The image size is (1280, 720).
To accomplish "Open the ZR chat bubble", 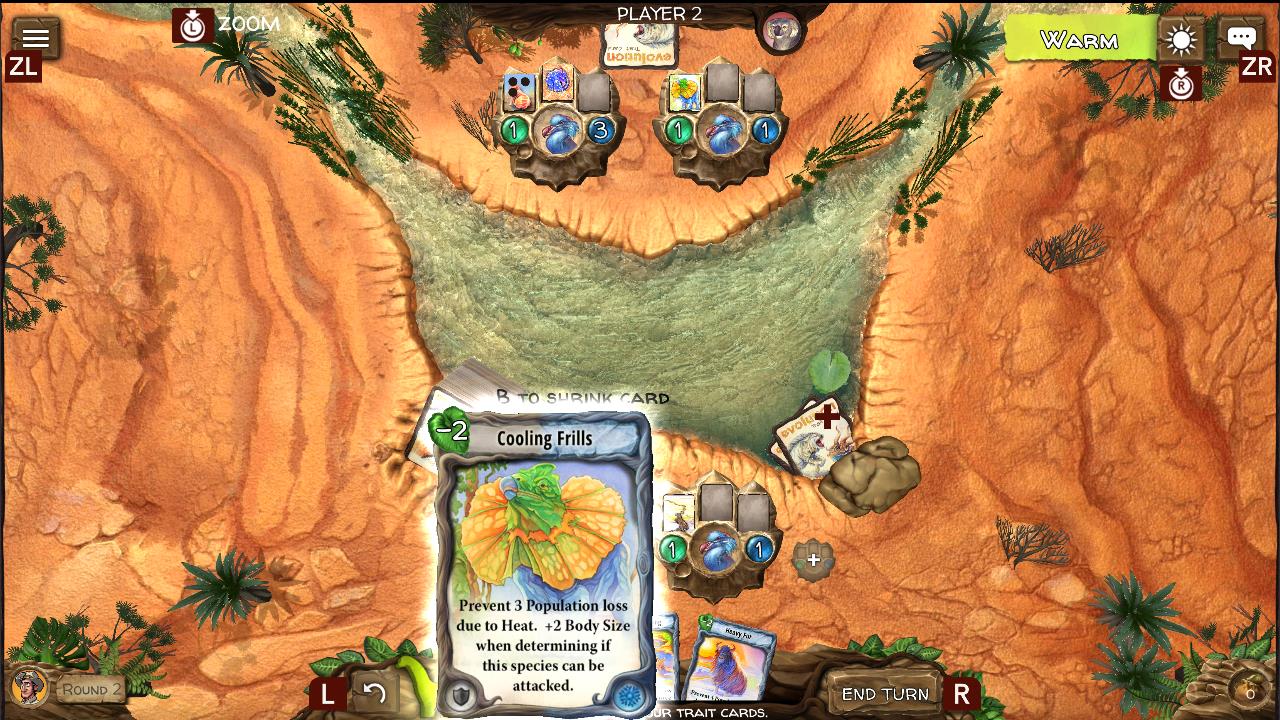I will tap(1240, 36).
